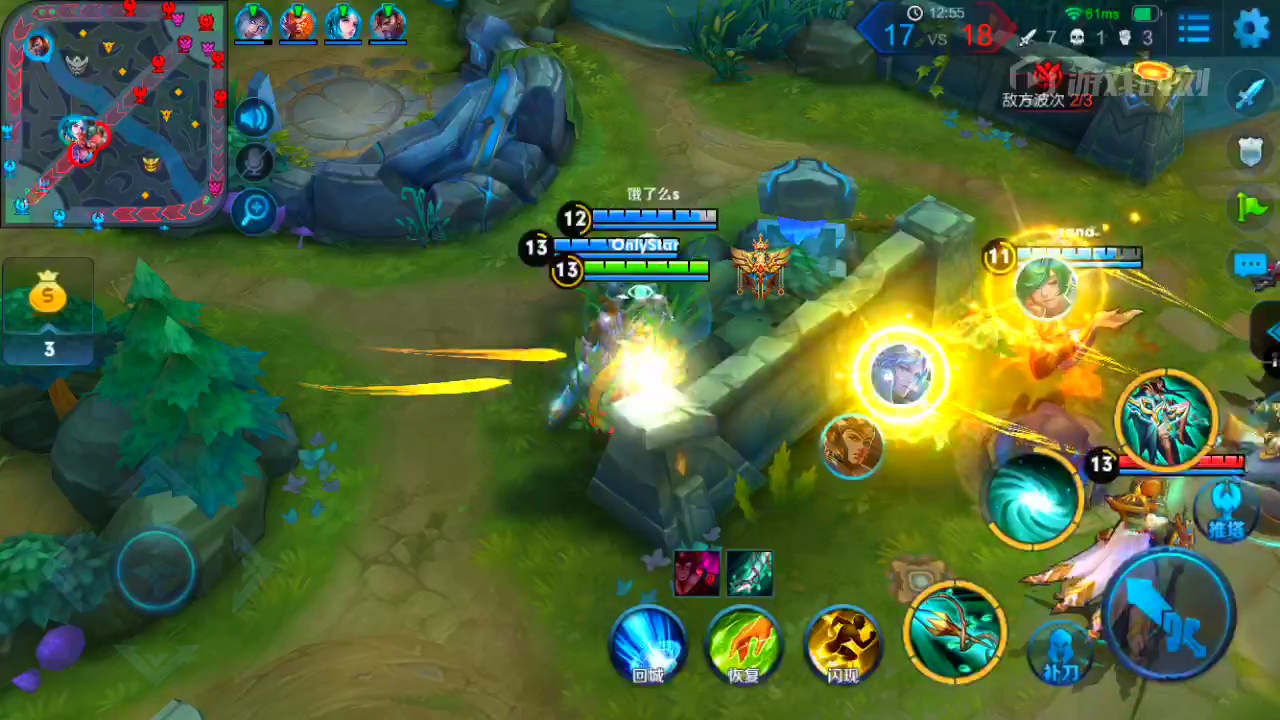
Task: Select the 推塔 tower attack button
Action: click(1226, 509)
